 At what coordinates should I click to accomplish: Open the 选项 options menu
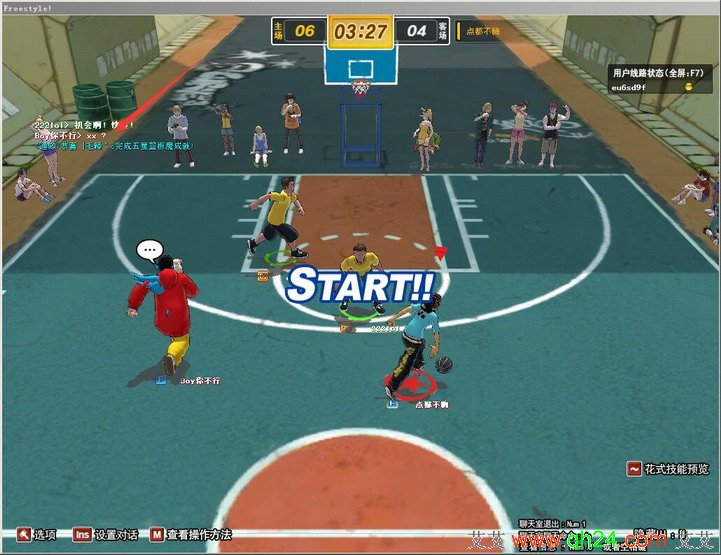click(36, 535)
